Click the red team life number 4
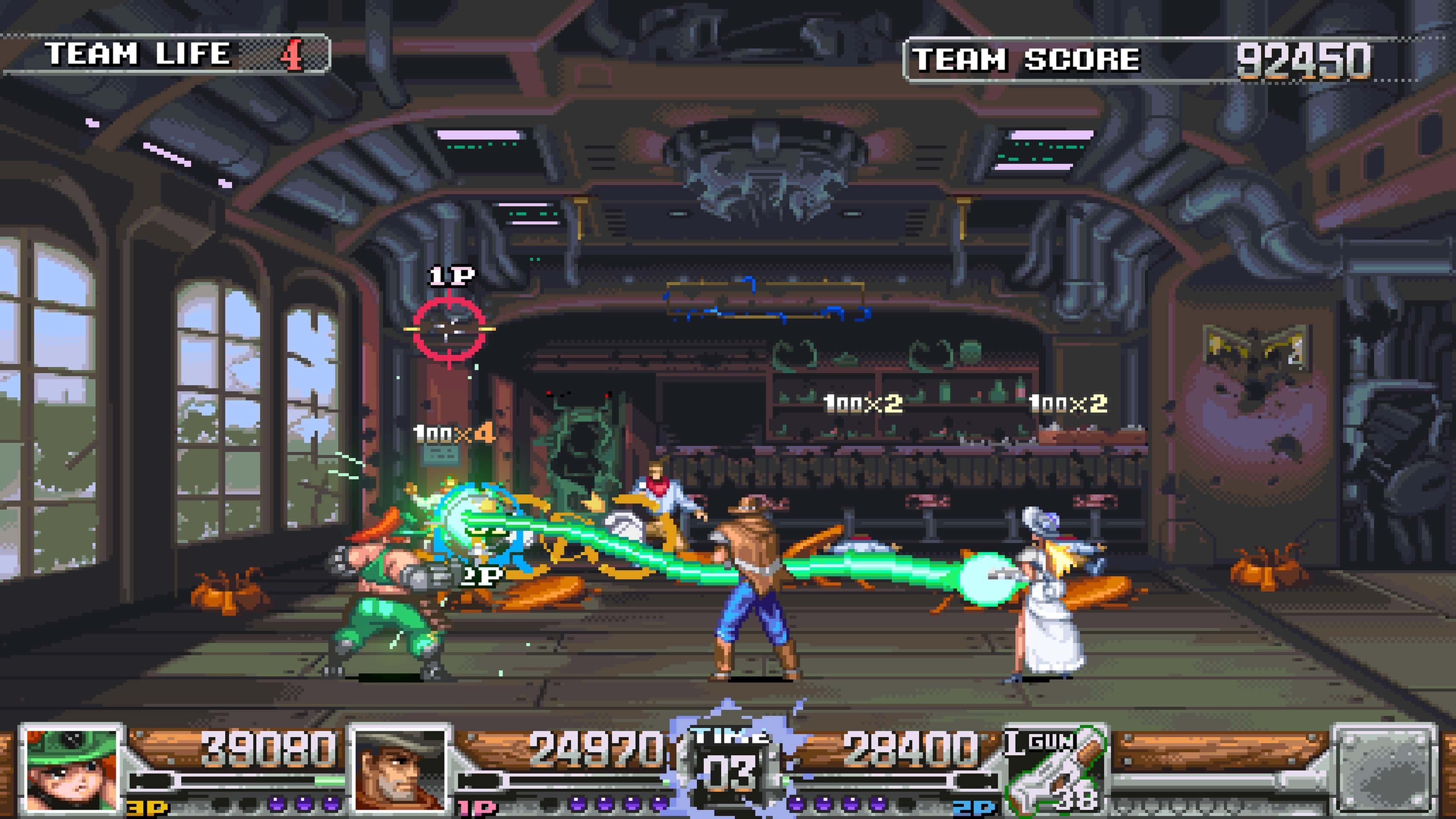 coord(294,54)
